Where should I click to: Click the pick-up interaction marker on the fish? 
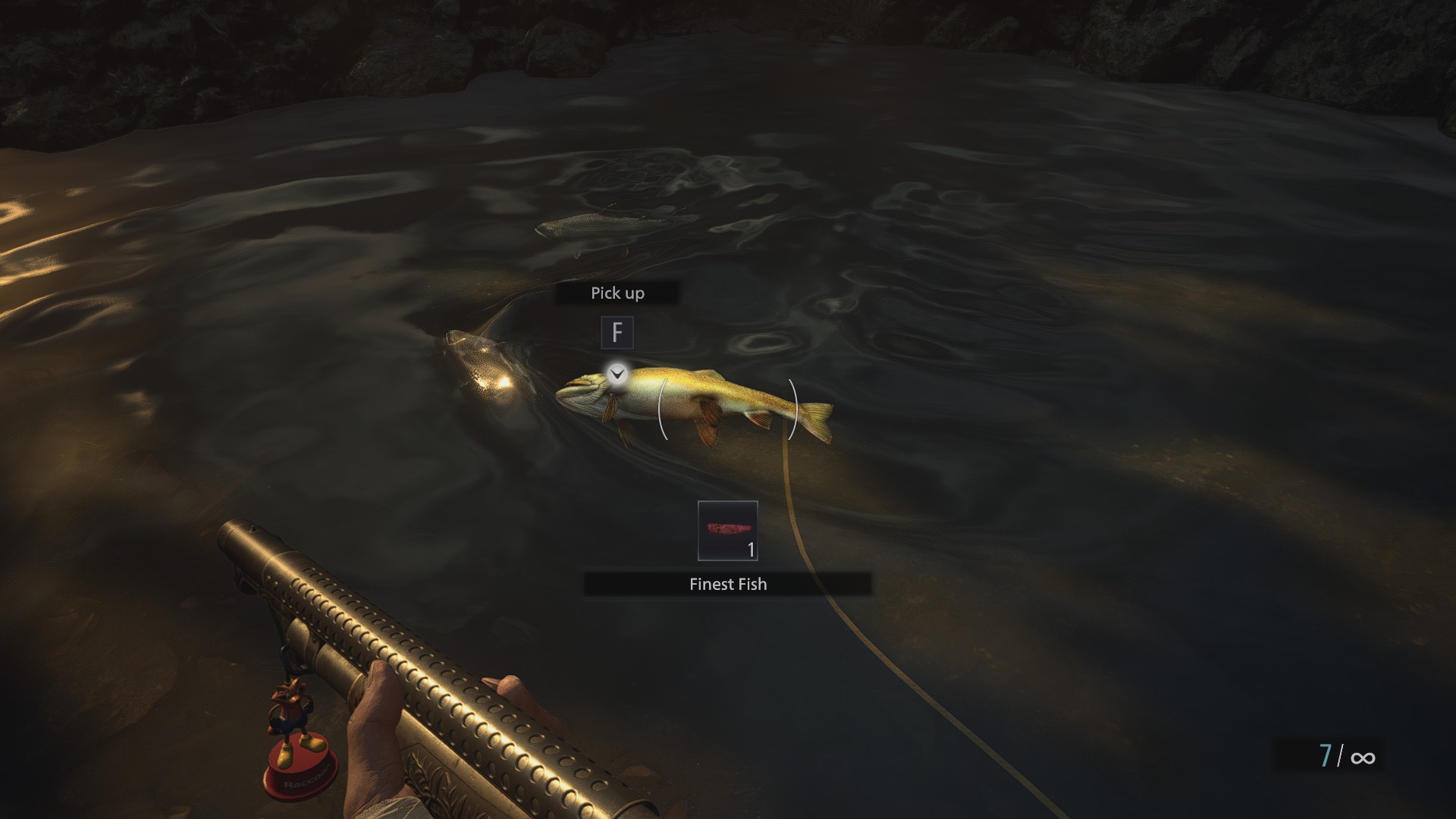[x=617, y=373]
